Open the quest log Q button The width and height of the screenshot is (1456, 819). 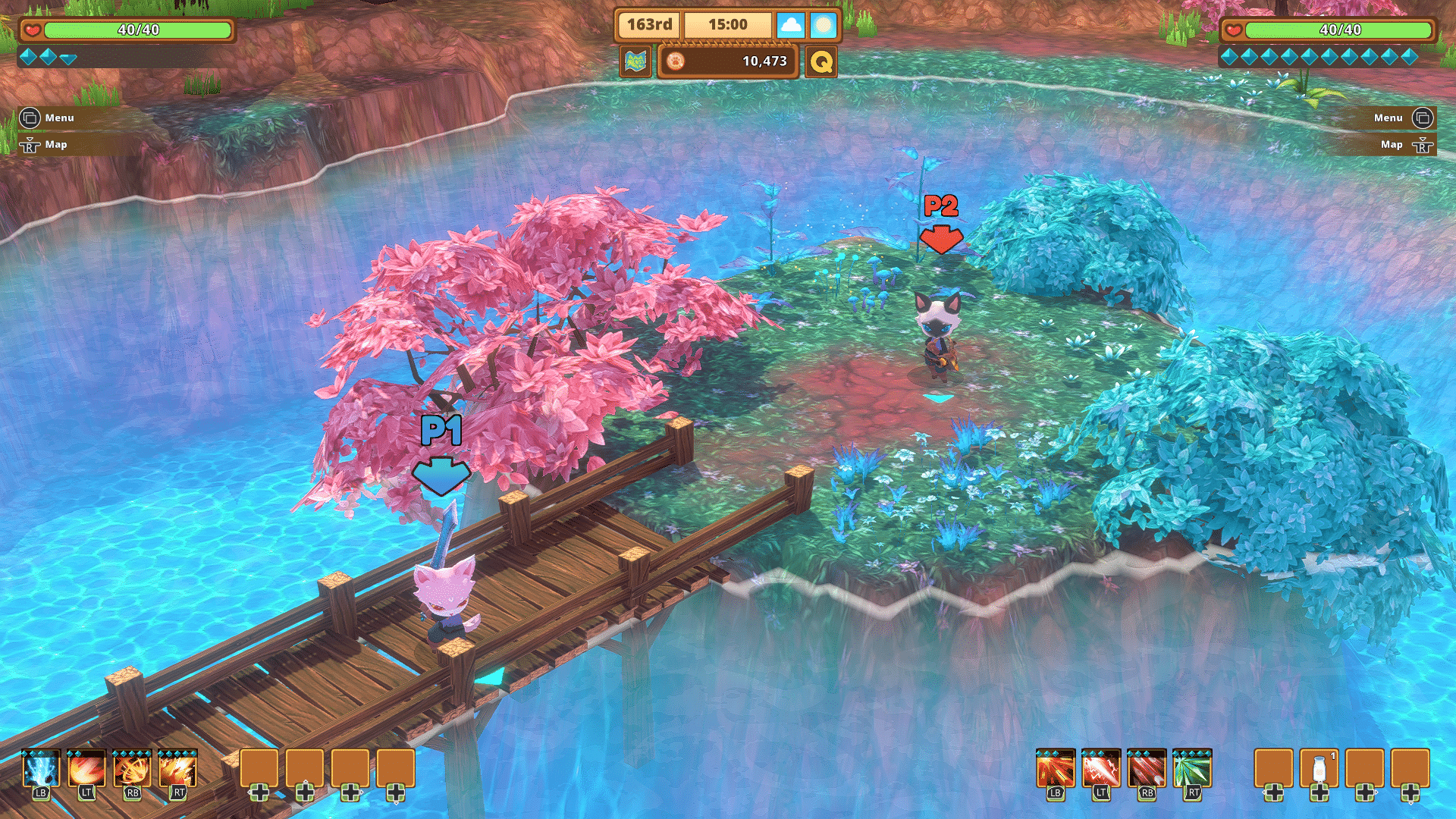pos(821,61)
